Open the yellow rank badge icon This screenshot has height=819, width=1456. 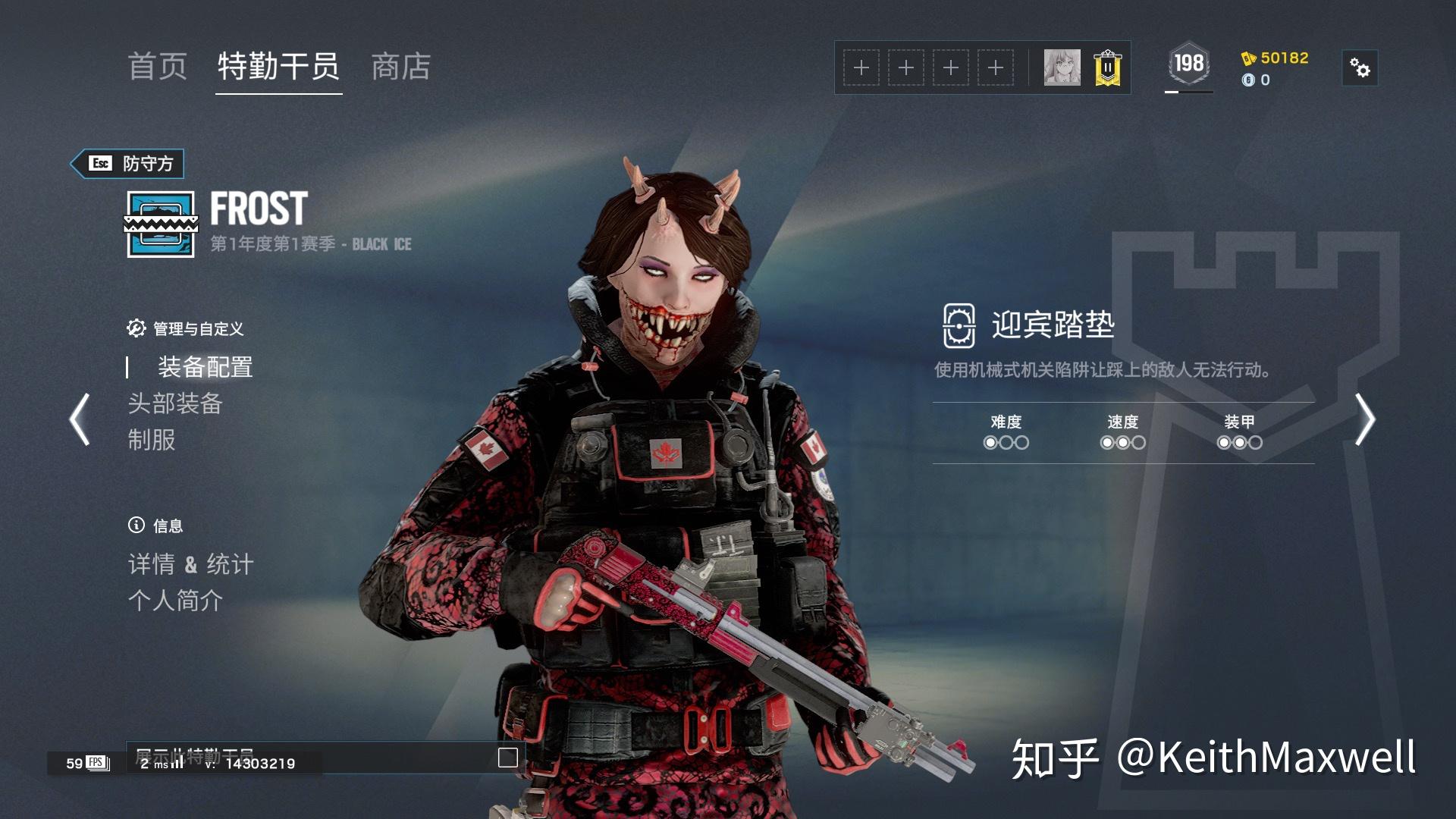click(x=1107, y=68)
